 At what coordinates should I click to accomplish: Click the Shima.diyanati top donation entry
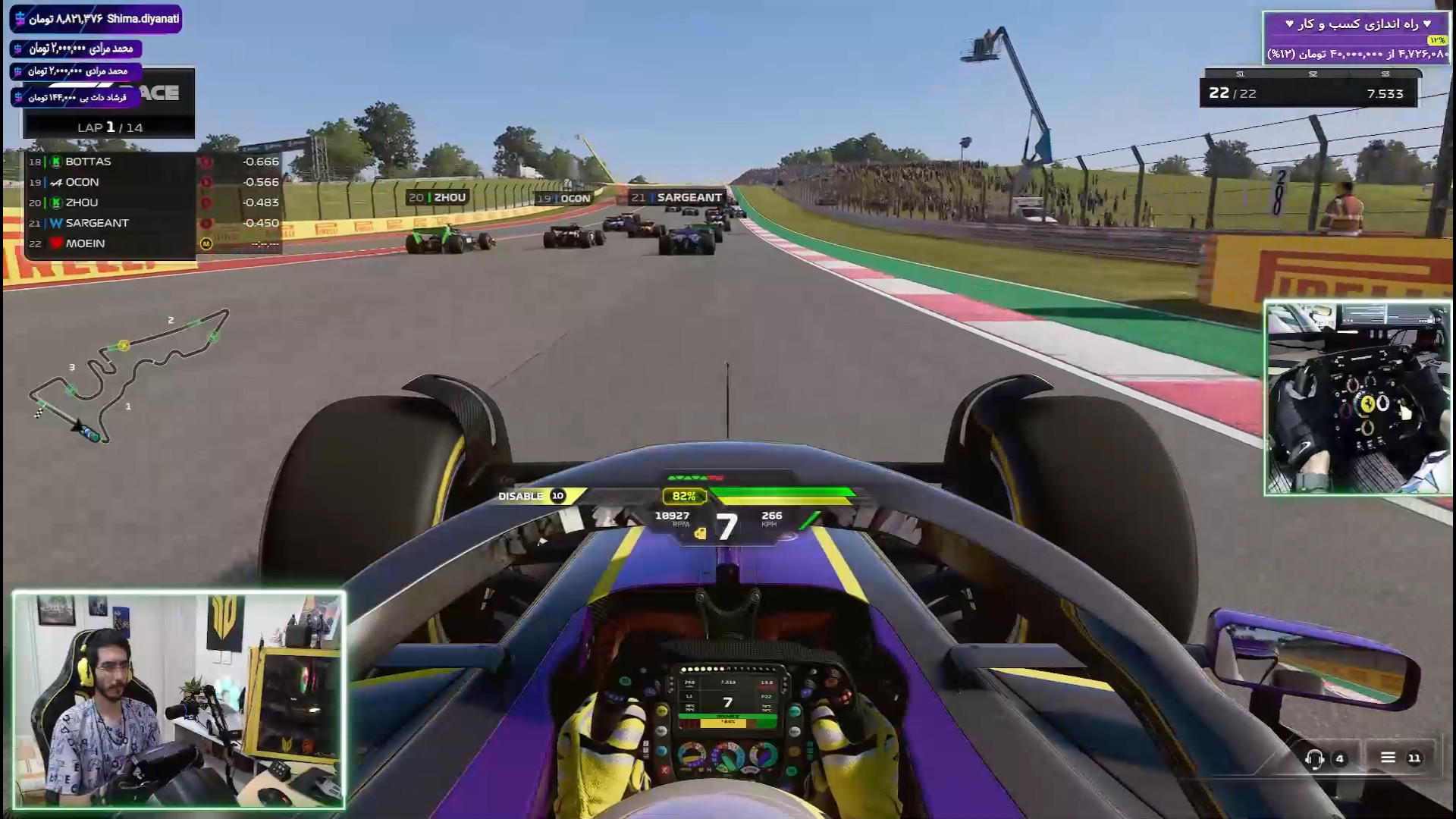(96, 19)
